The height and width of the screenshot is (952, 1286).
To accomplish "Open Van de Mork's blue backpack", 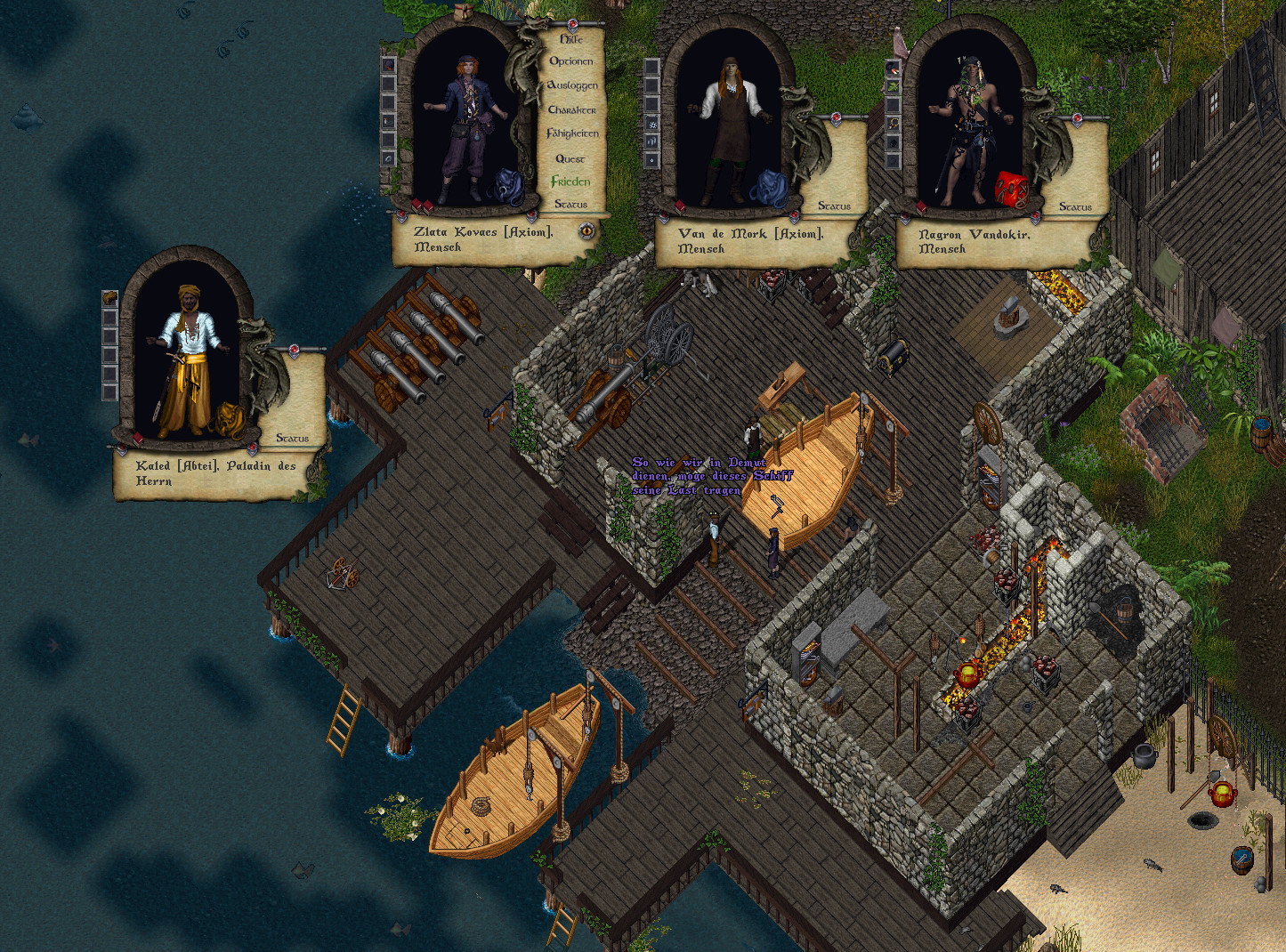I will 768,188.
